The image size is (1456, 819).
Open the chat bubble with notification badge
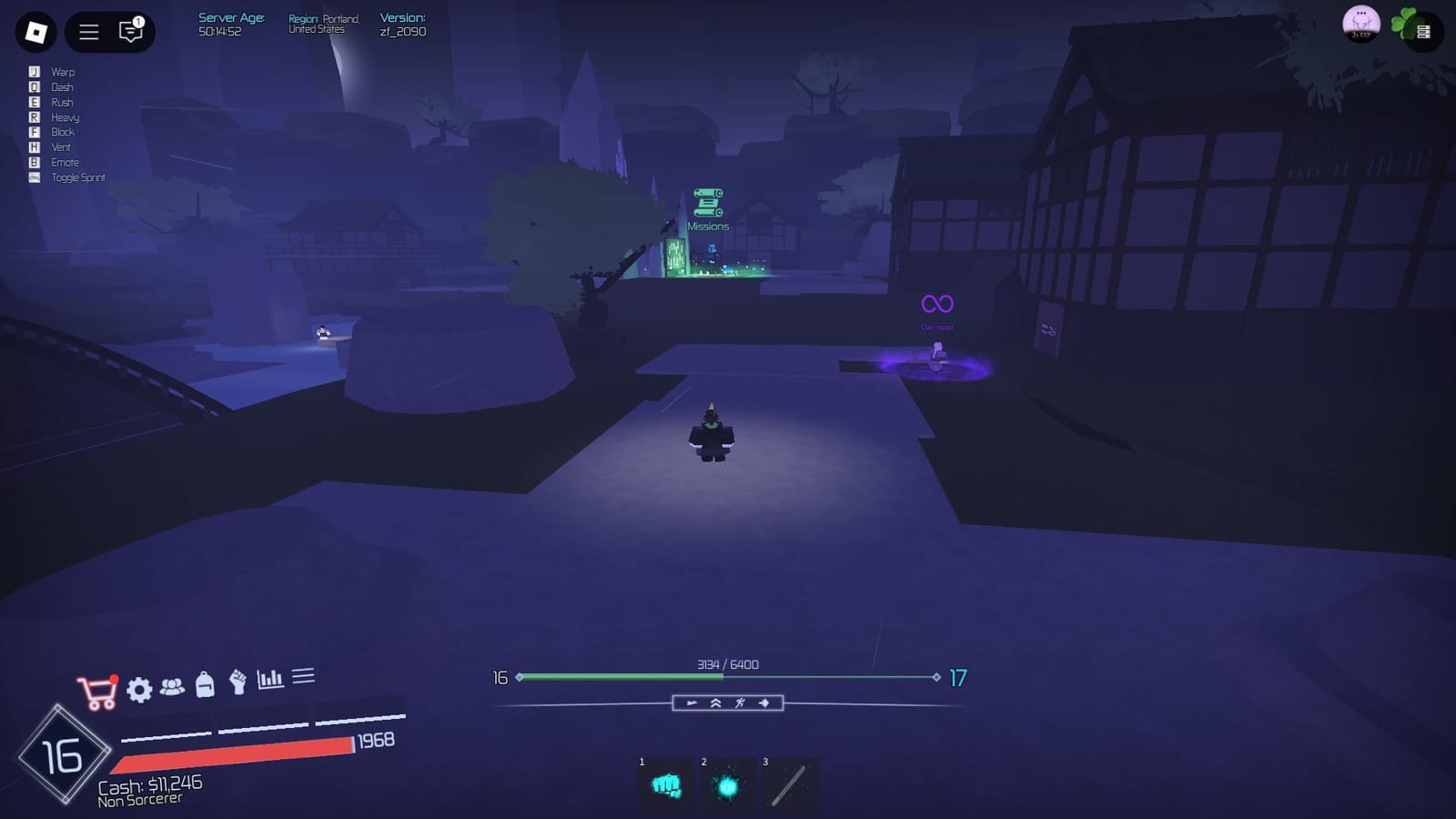click(x=130, y=32)
